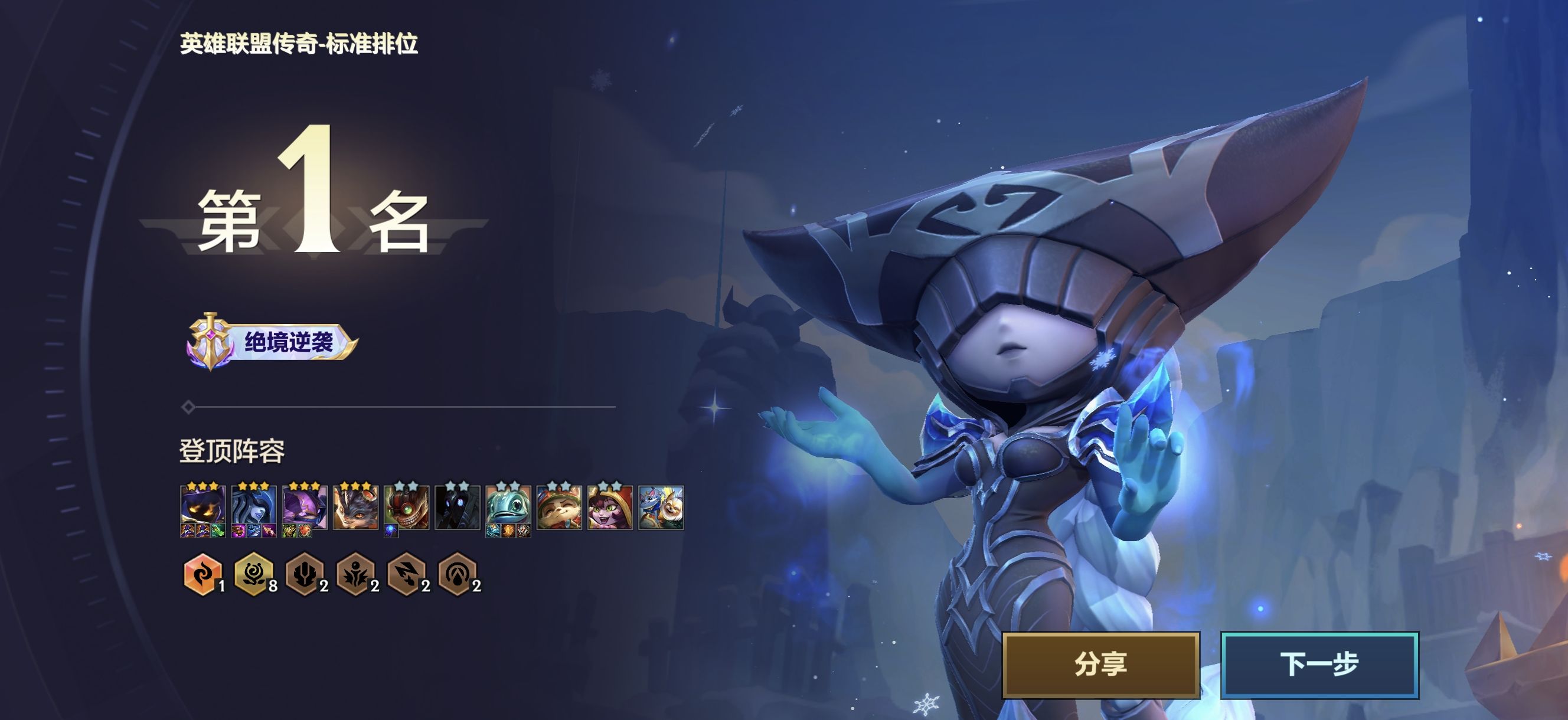Select the last two-yordle champion portrait
Image resolution: width=1568 pixels, height=720 pixels.
pos(661,506)
